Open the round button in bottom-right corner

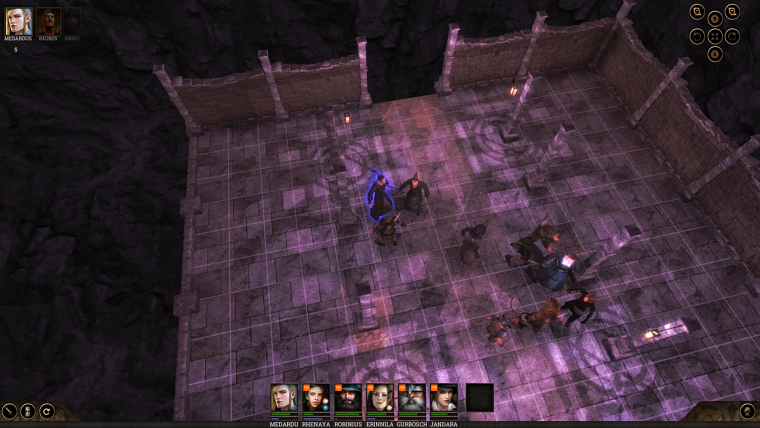[x=746, y=410]
